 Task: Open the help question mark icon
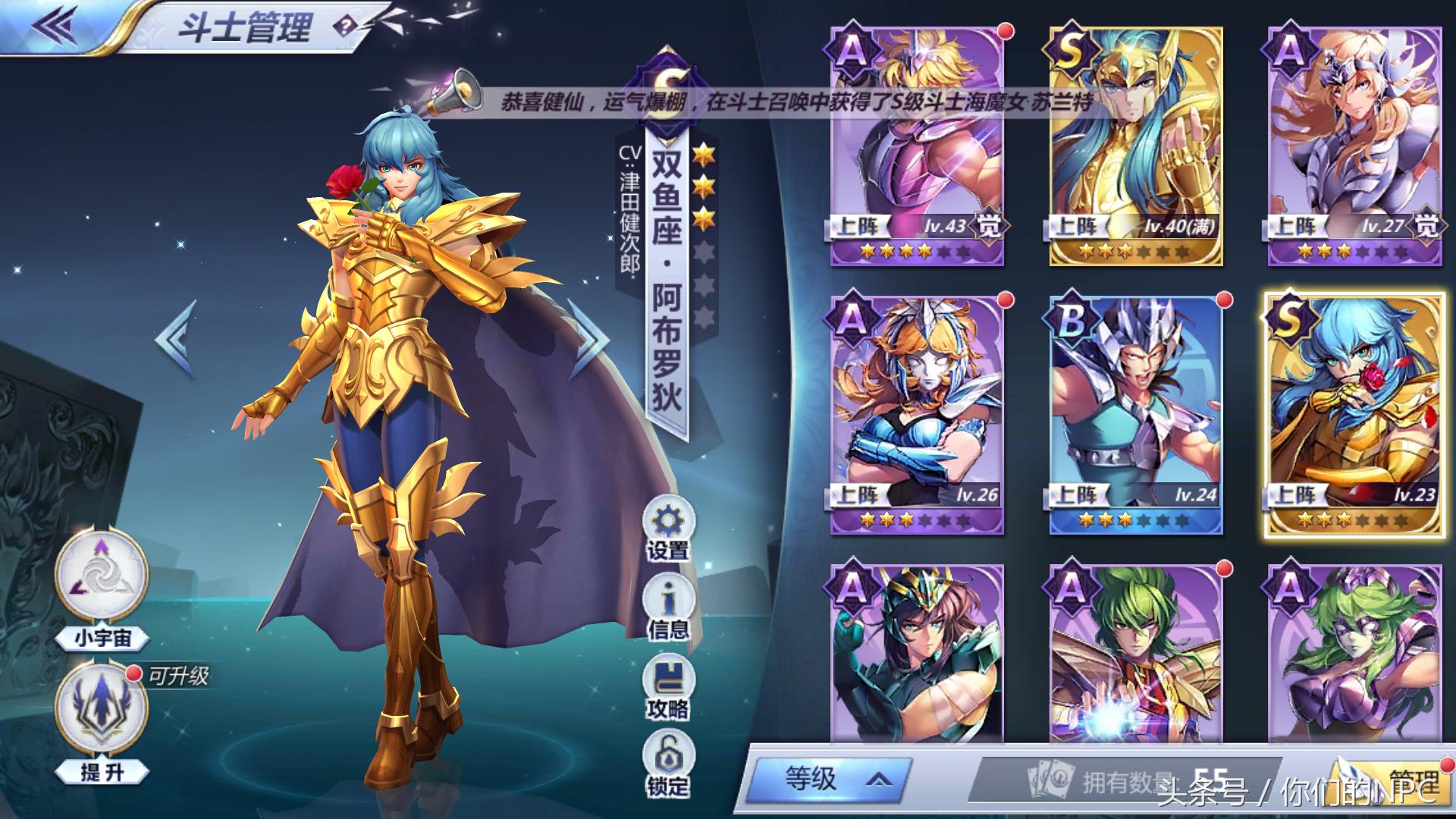345,27
